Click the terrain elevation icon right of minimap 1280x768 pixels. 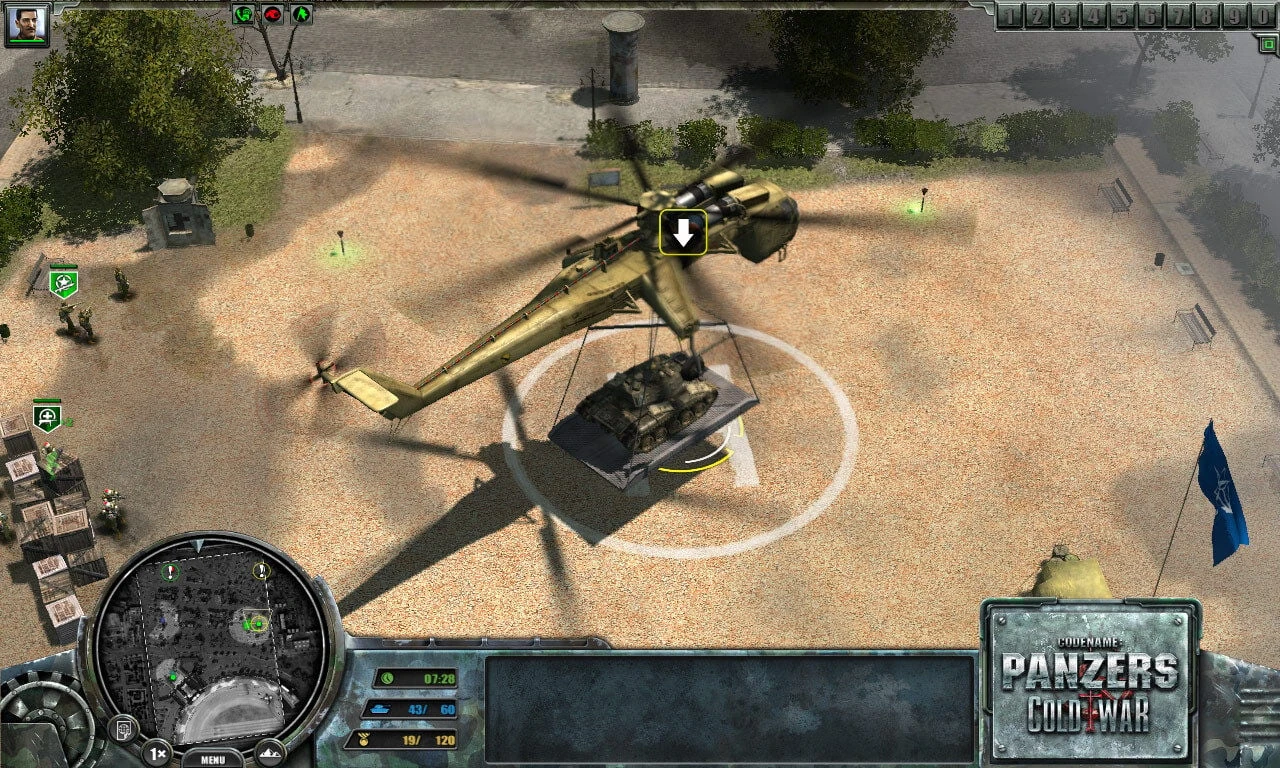271,753
